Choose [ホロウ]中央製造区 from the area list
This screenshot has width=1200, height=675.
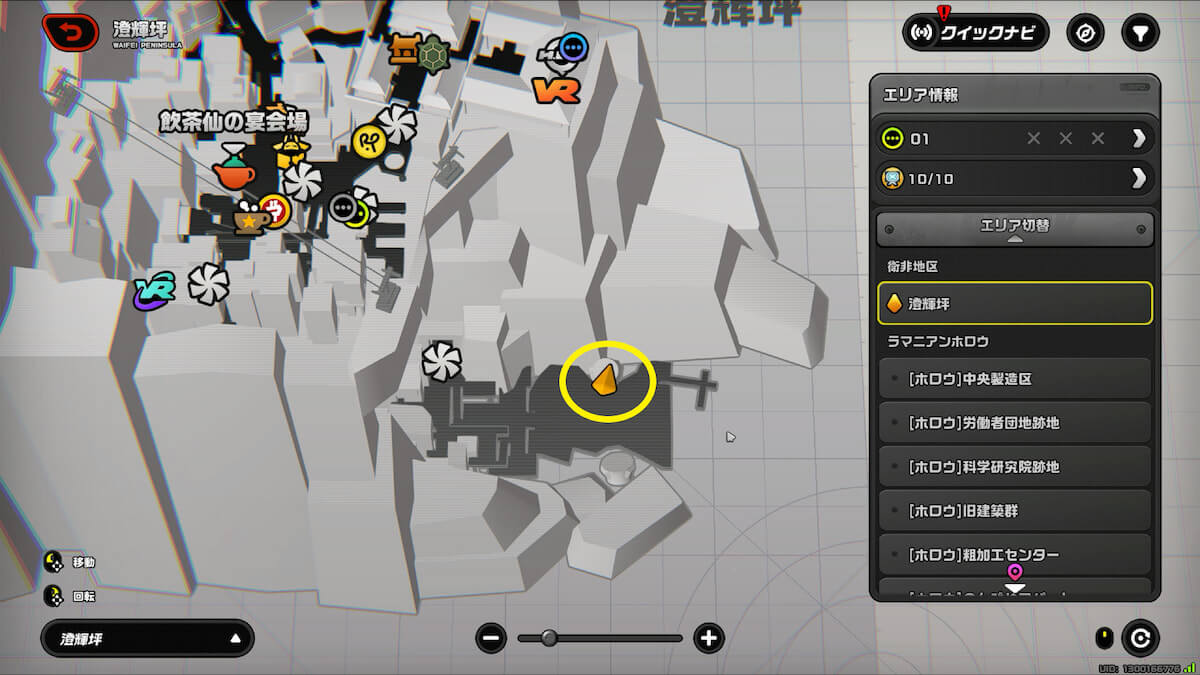tap(1014, 380)
